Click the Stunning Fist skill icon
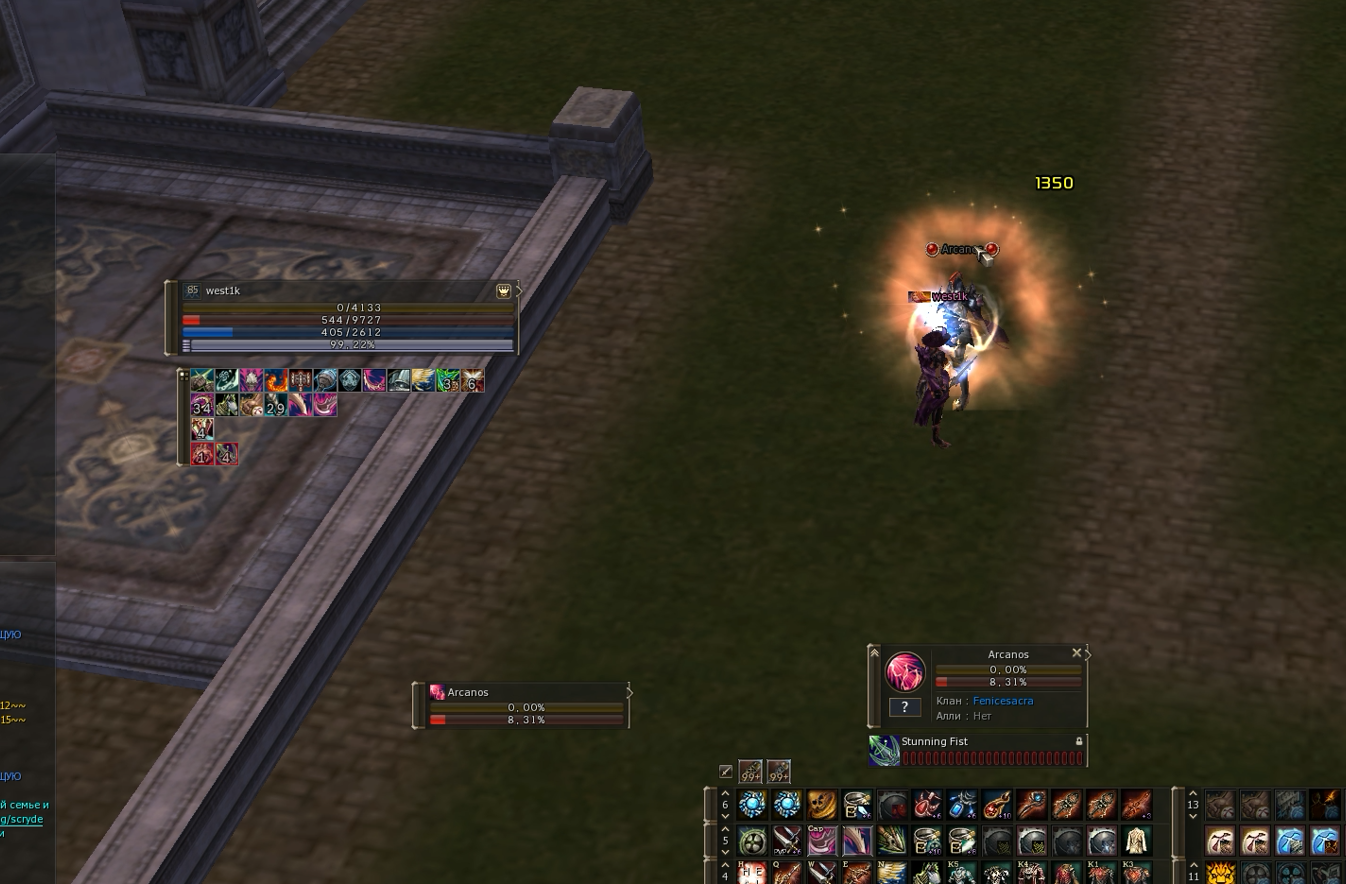 coord(884,751)
